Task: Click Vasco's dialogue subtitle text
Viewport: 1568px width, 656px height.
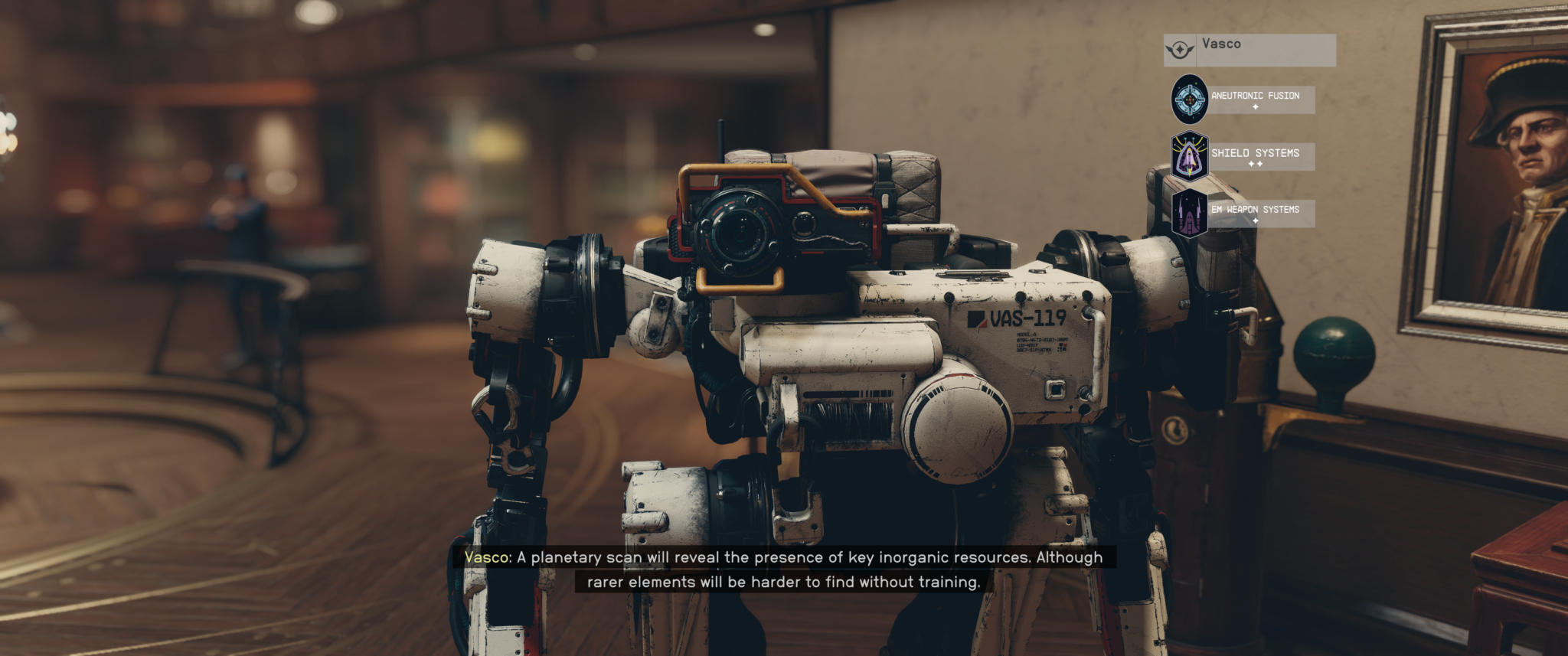Action: pyautogui.click(x=782, y=569)
